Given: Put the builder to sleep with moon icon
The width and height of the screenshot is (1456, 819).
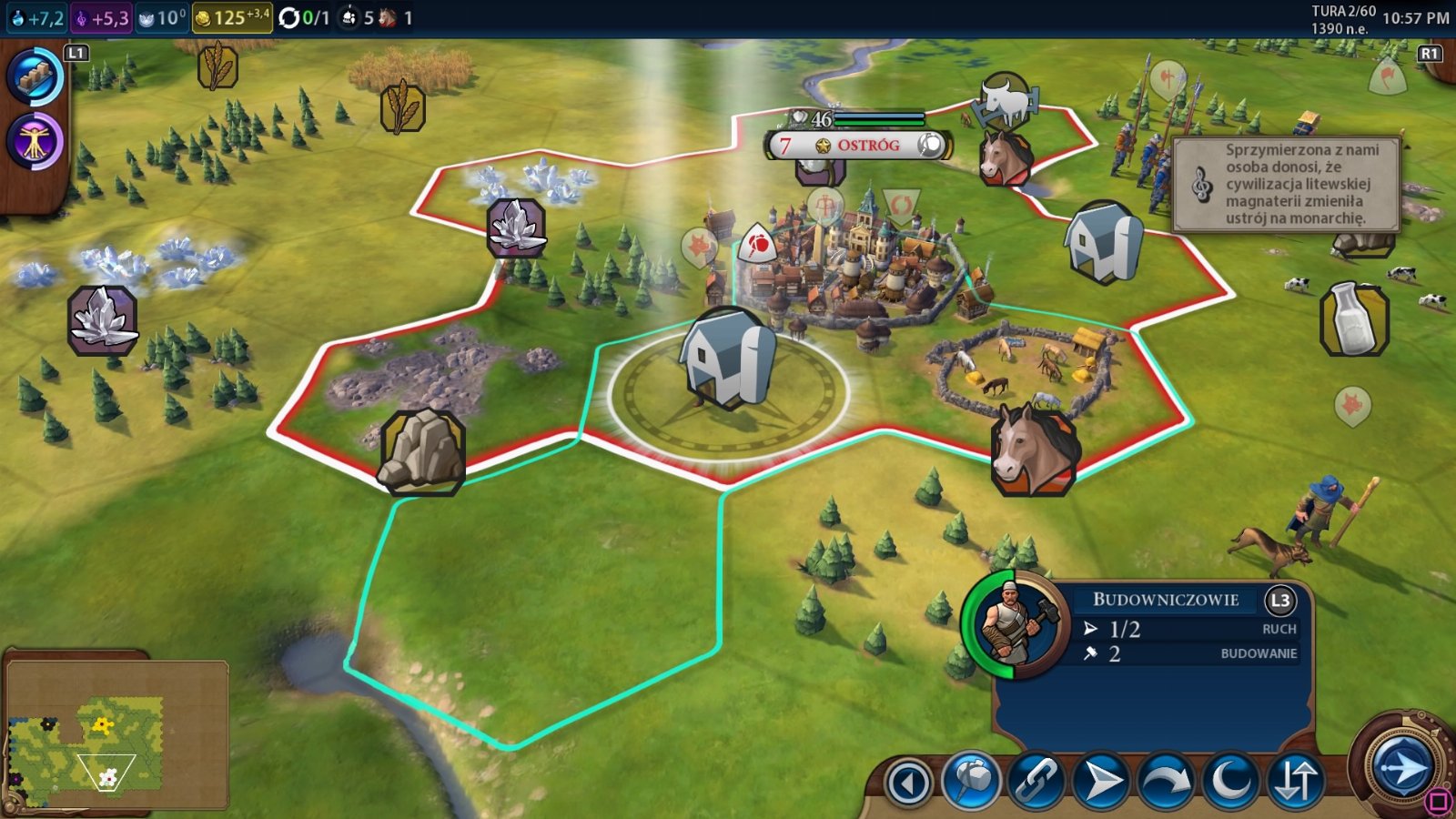Looking at the screenshot, I should (1230, 781).
